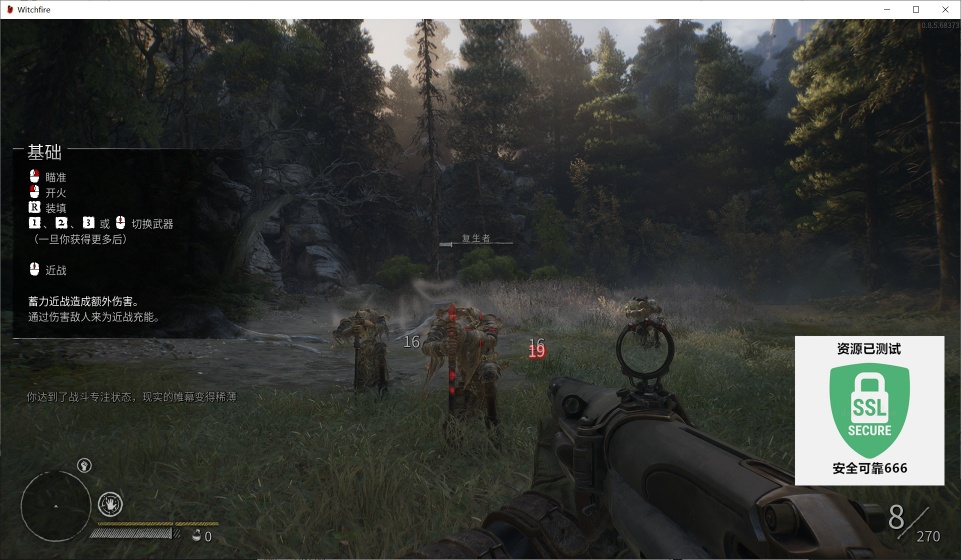Close the Witchfire window
The width and height of the screenshot is (961, 560).
(x=943, y=9)
